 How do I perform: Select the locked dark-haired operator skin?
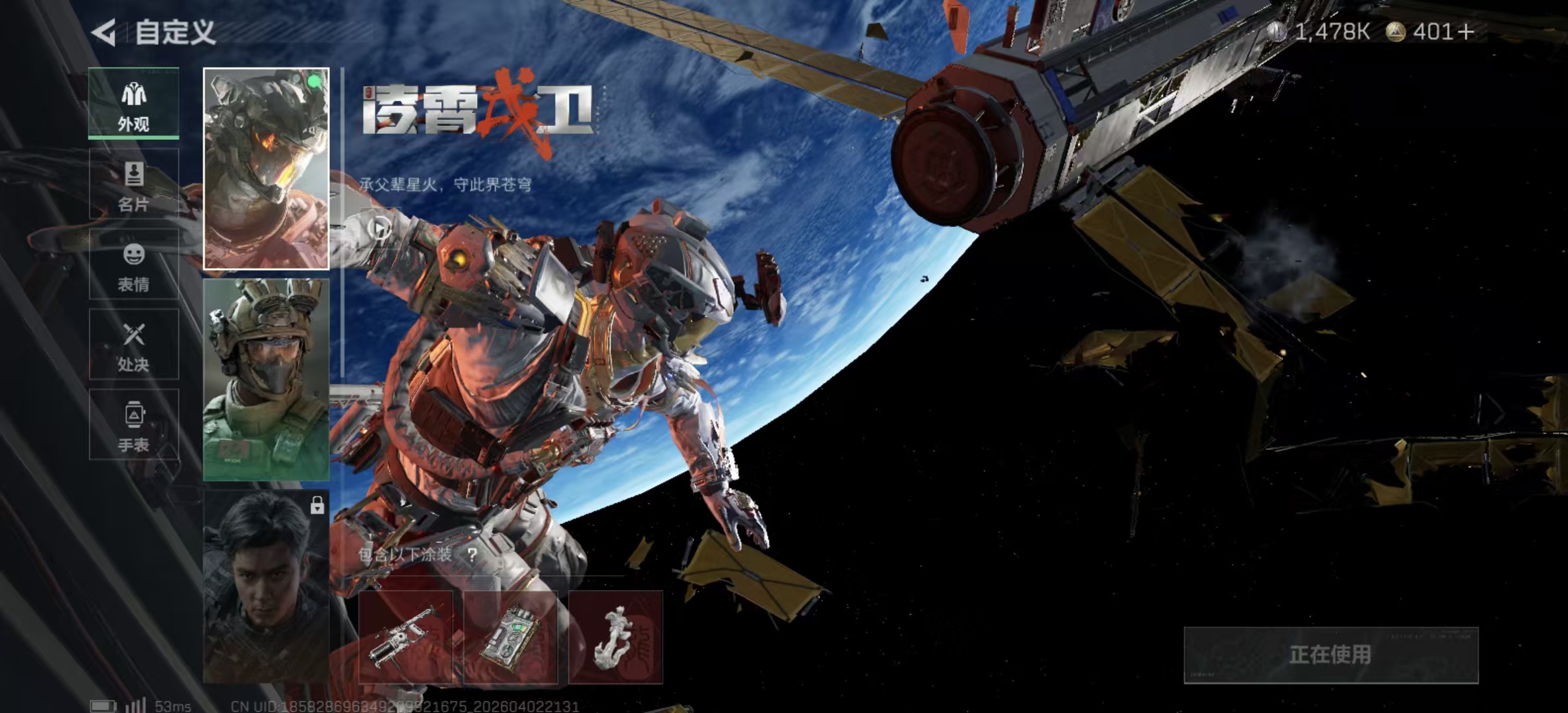(x=266, y=588)
